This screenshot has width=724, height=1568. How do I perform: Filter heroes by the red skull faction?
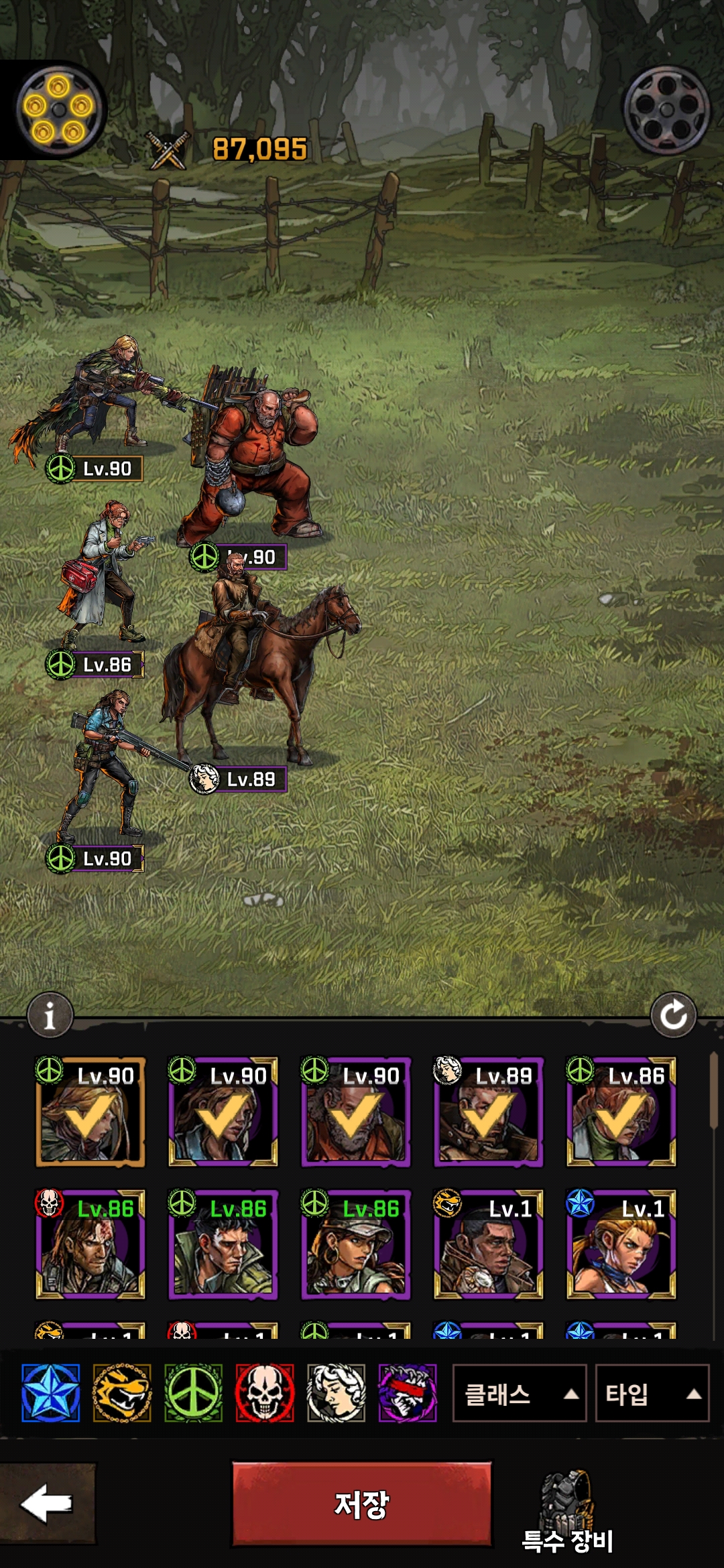pos(265,1393)
